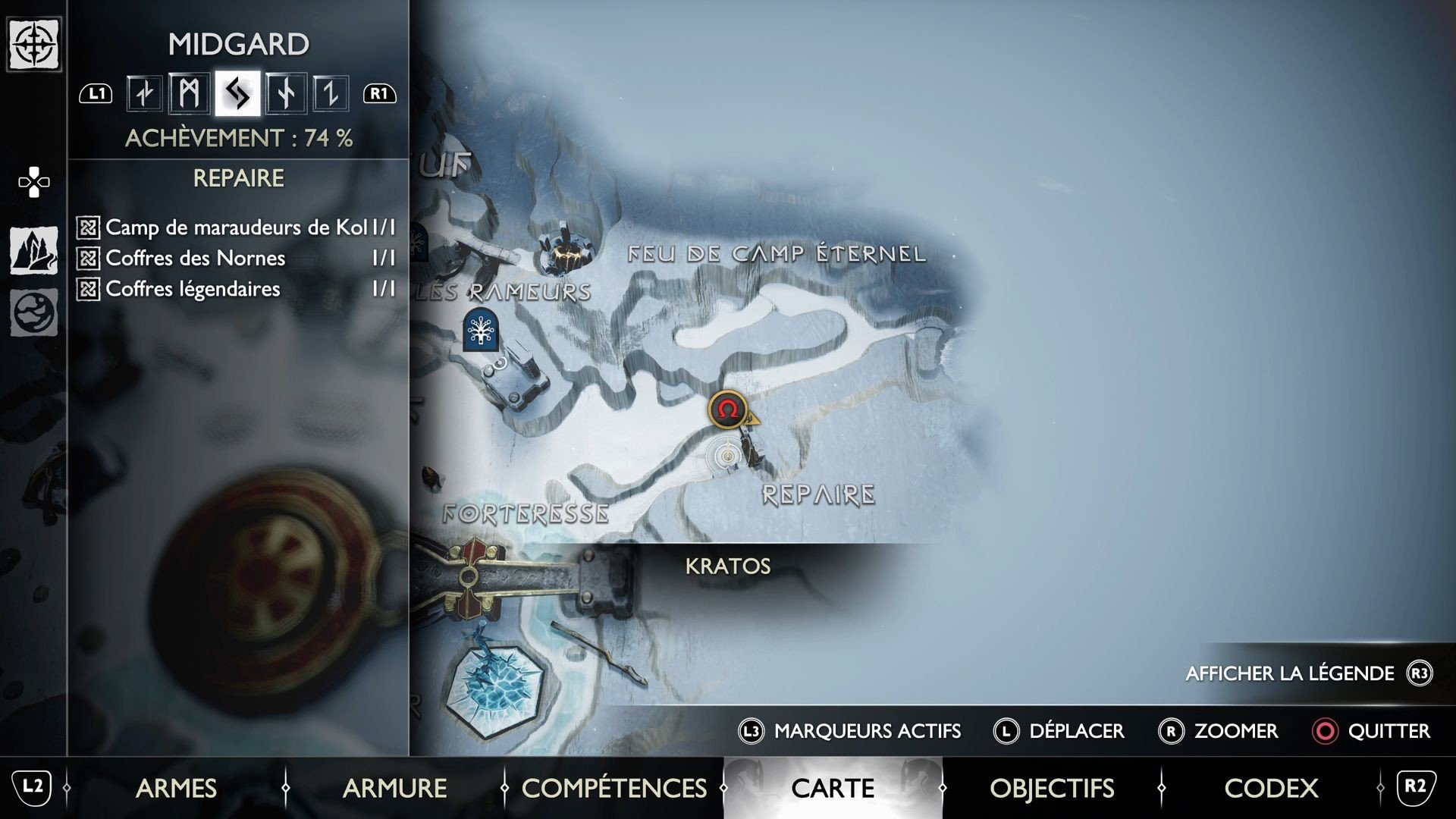Click the leftmost rune region icon under Midgard

(x=144, y=93)
